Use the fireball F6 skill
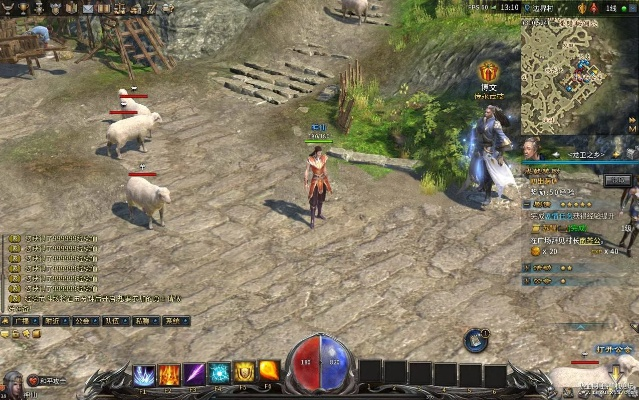 pos(269,373)
